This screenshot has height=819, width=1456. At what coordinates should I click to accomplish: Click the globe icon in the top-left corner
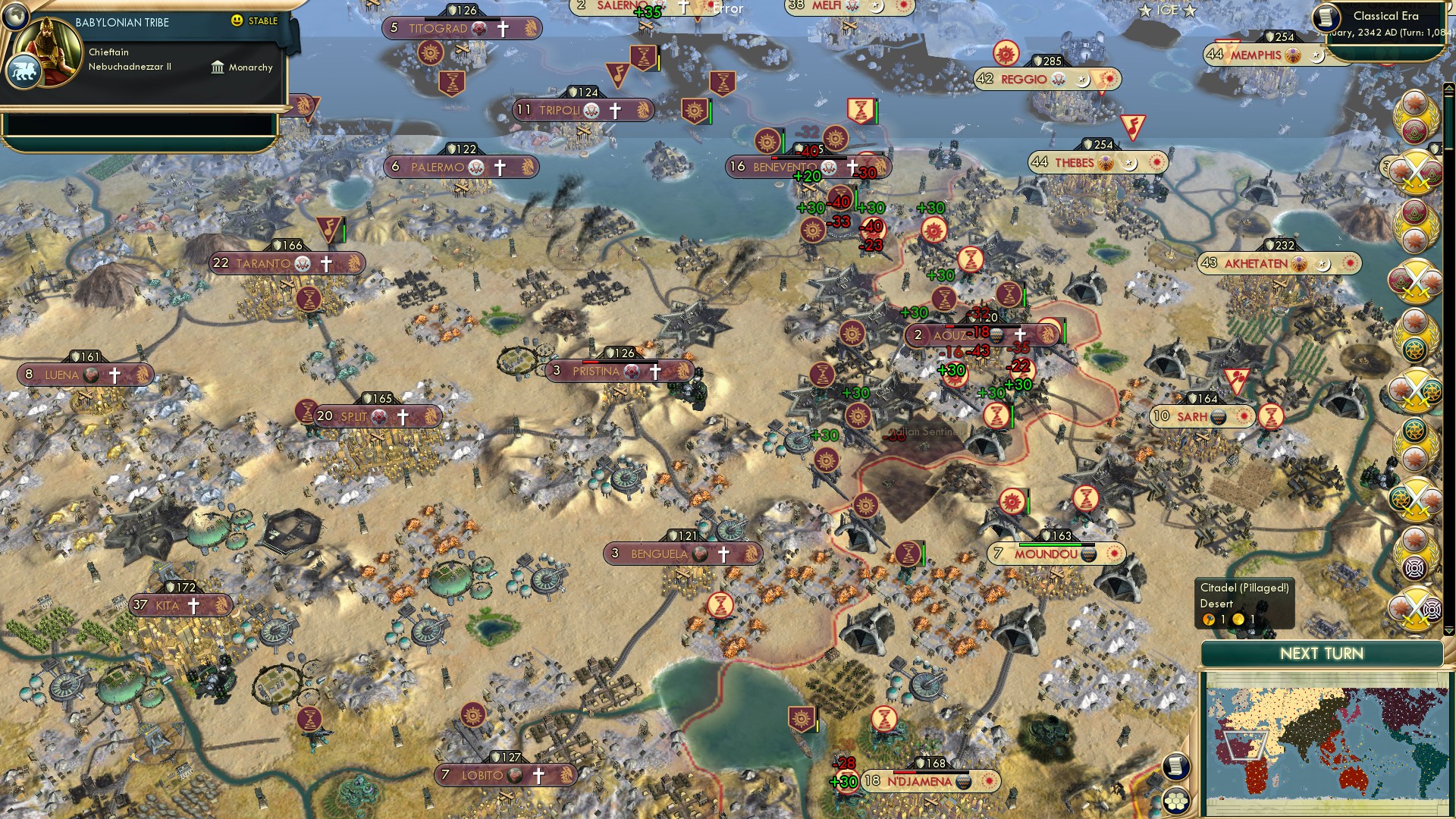pos(16,17)
